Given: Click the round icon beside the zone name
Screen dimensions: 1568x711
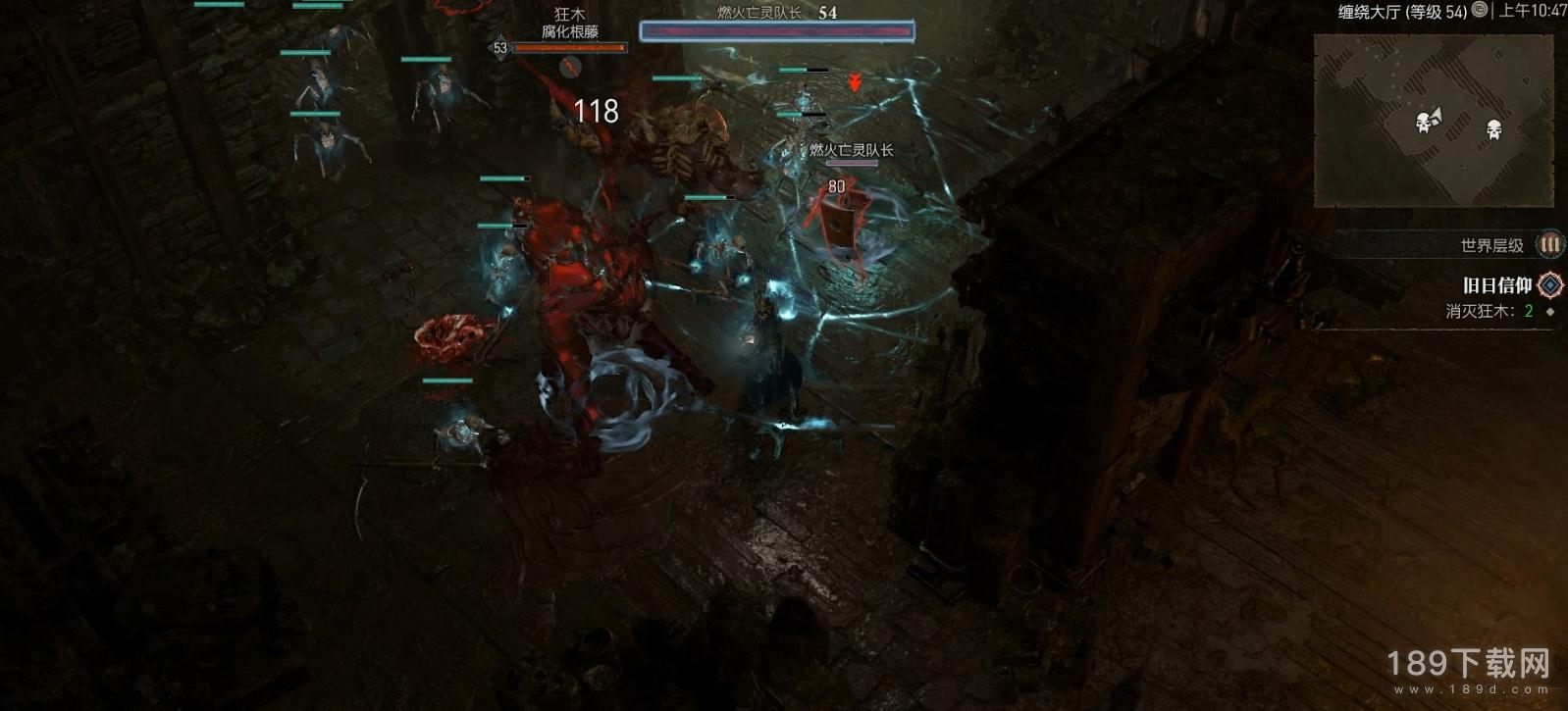Looking at the screenshot, I should point(1480,10).
